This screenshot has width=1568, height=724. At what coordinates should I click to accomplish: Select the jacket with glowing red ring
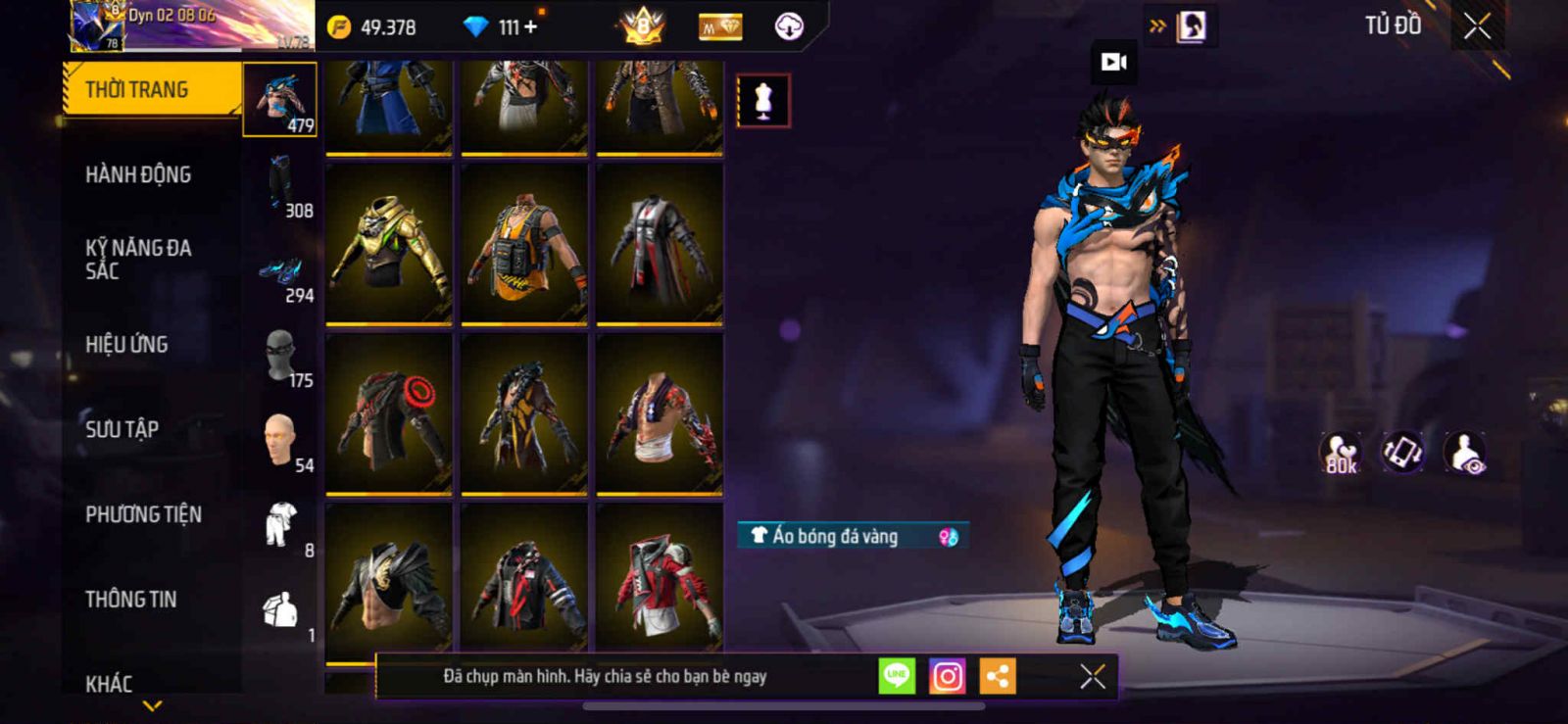[389, 413]
